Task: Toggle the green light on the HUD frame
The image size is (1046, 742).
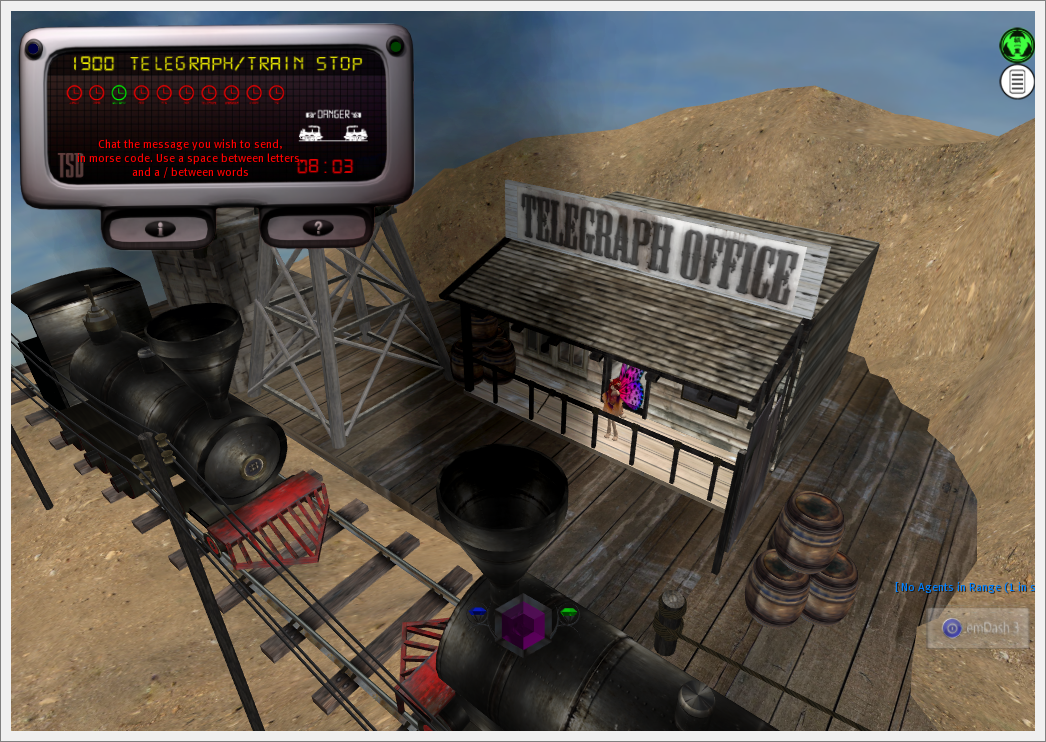Action: [395, 46]
